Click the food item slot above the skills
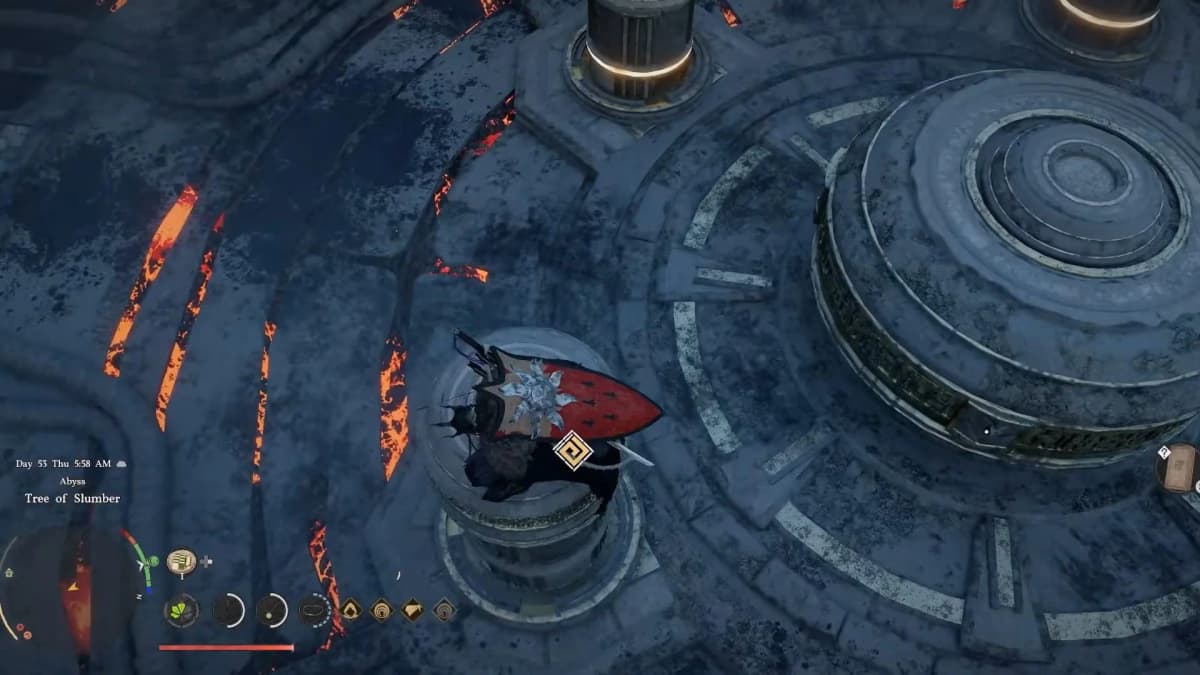The image size is (1200, 675). tap(181, 562)
